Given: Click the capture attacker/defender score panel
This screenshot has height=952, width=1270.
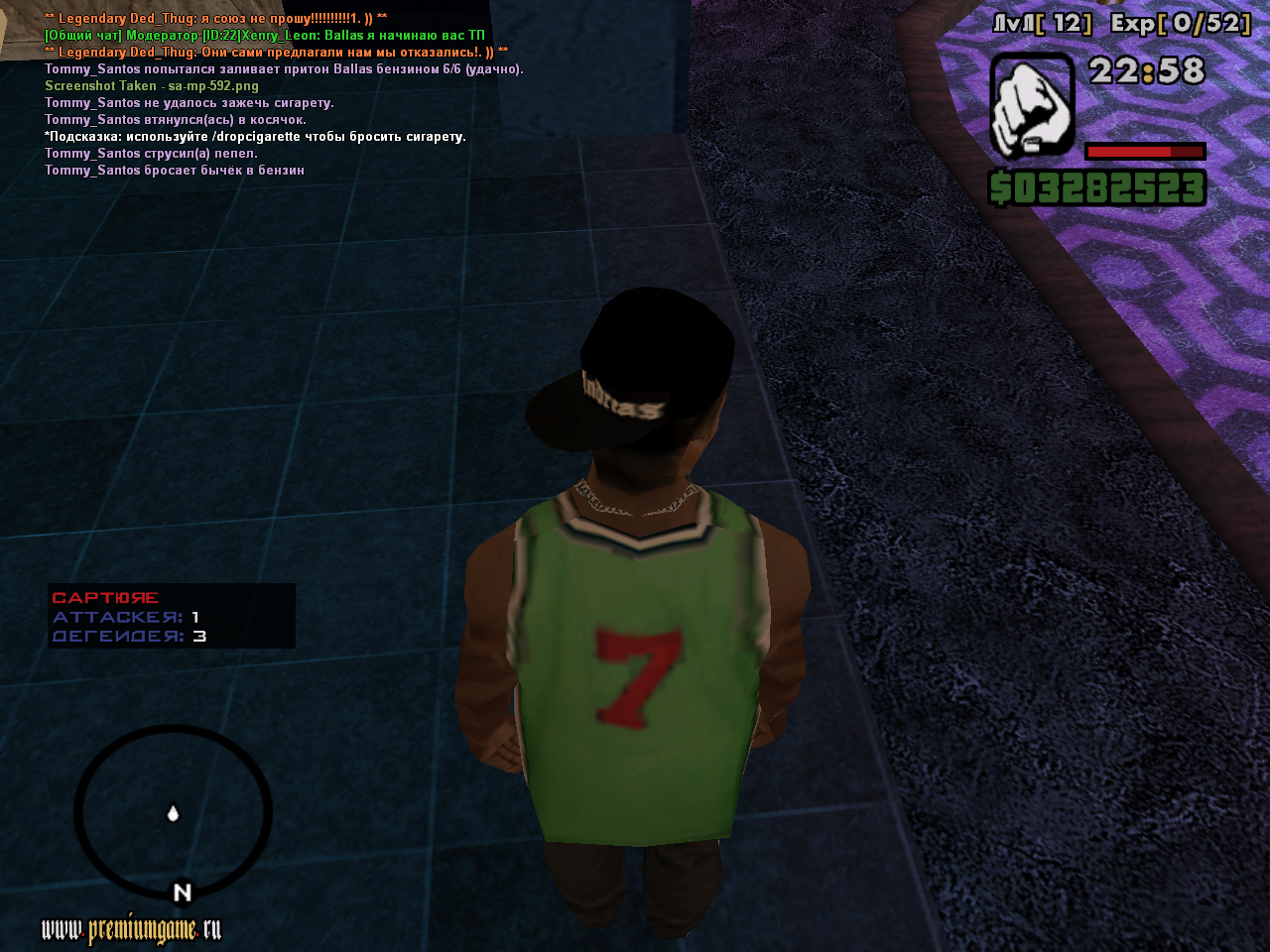Looking at the screenshot, I should tap(172, 616).
